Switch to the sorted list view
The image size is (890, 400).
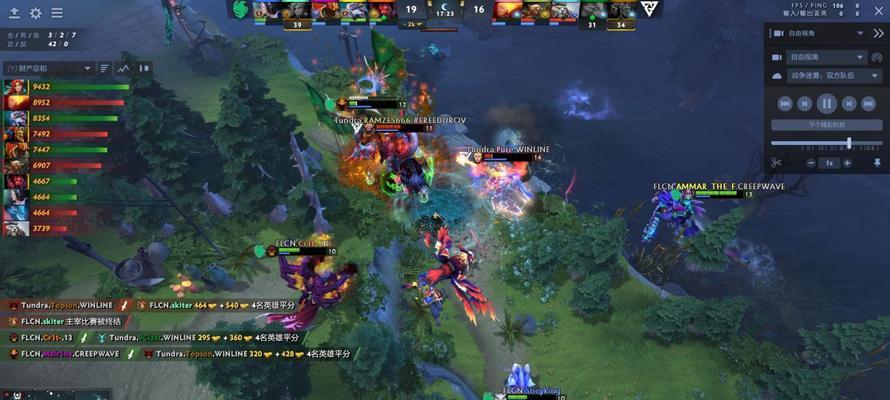tap(105, 68)
